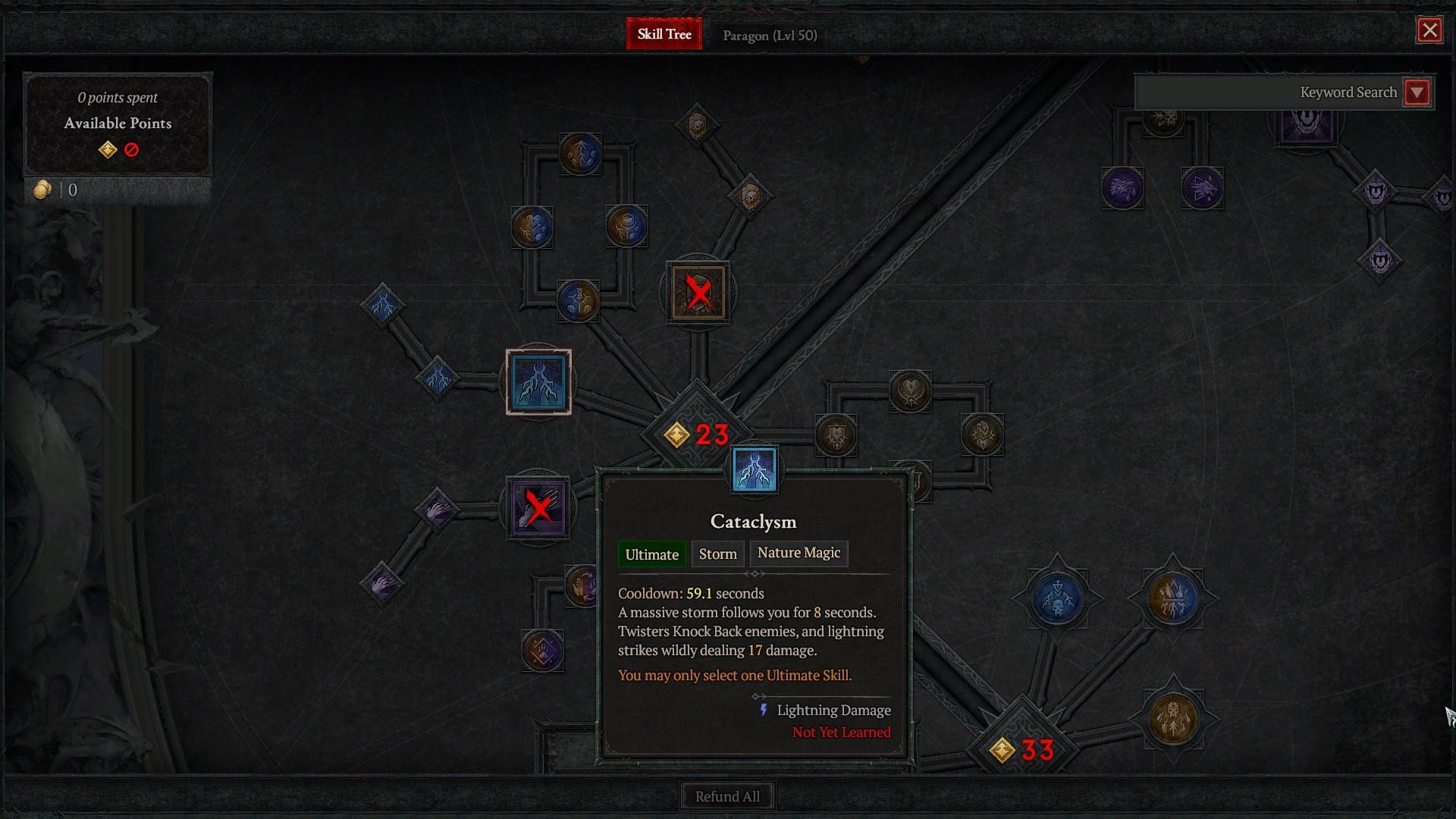Select the 23-point cluster hub node
Screen dimensions: 1456x819
tap(695, 435)
